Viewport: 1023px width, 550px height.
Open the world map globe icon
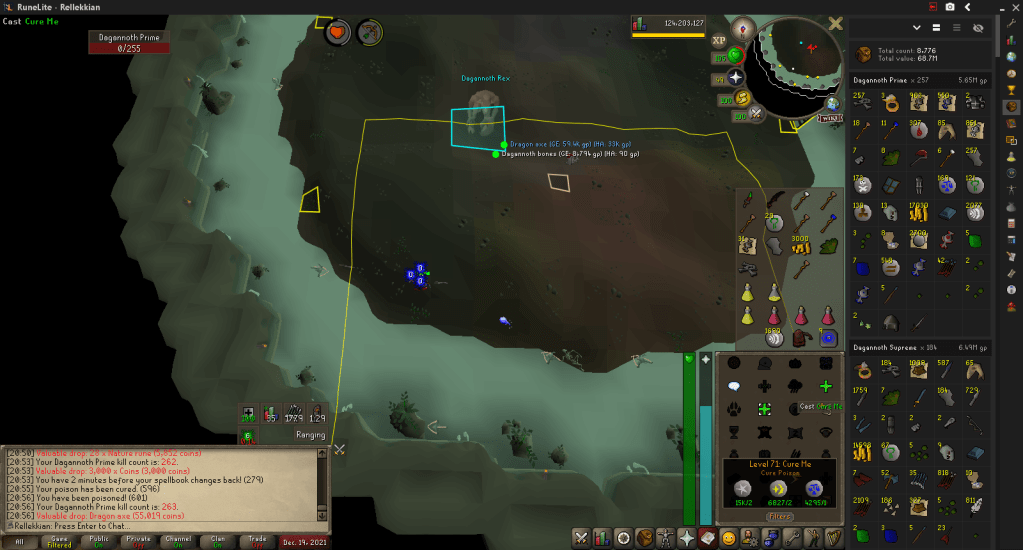point(831,103)
